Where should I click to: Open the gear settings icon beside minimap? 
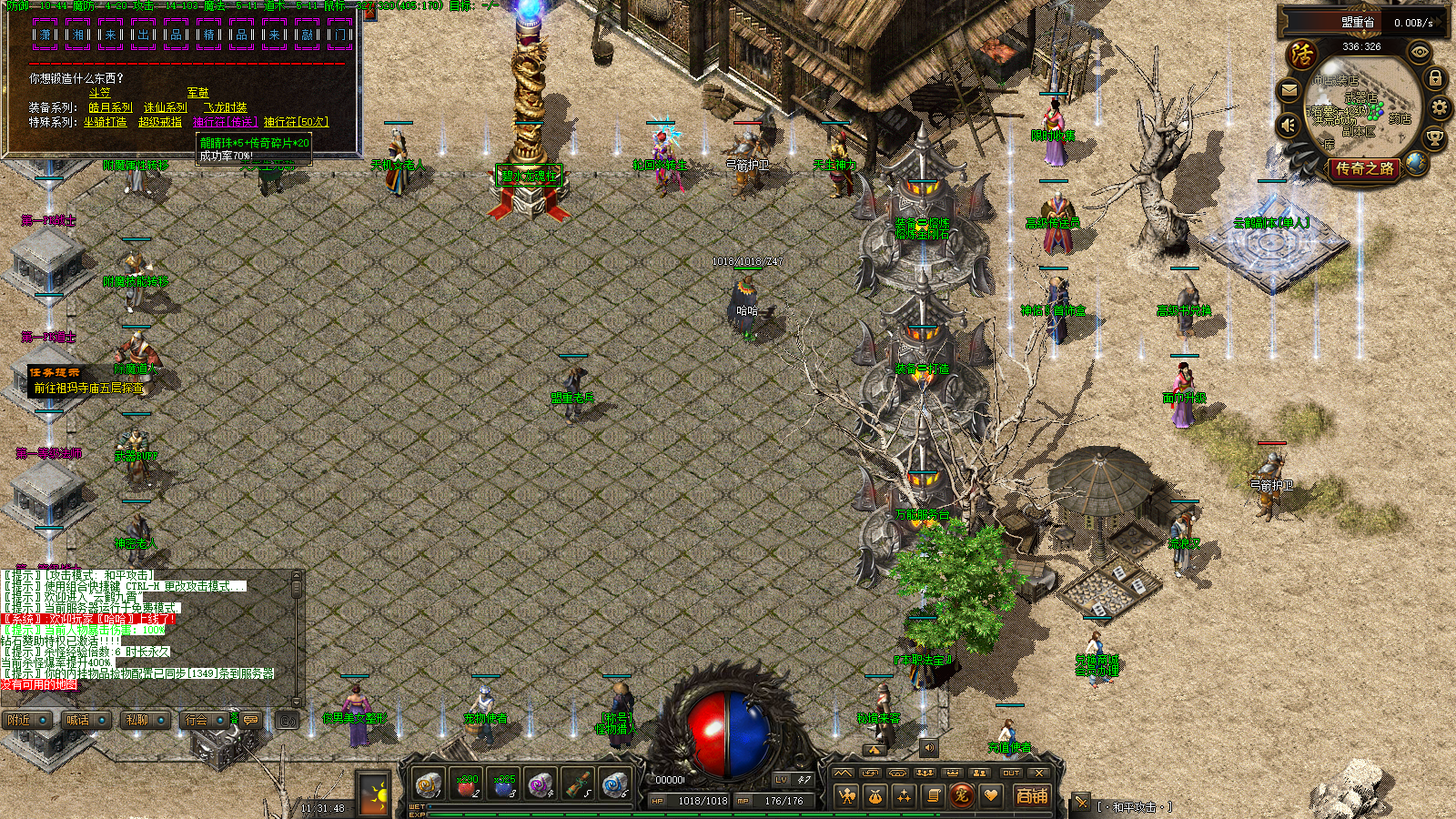[x=1439, y=108]
